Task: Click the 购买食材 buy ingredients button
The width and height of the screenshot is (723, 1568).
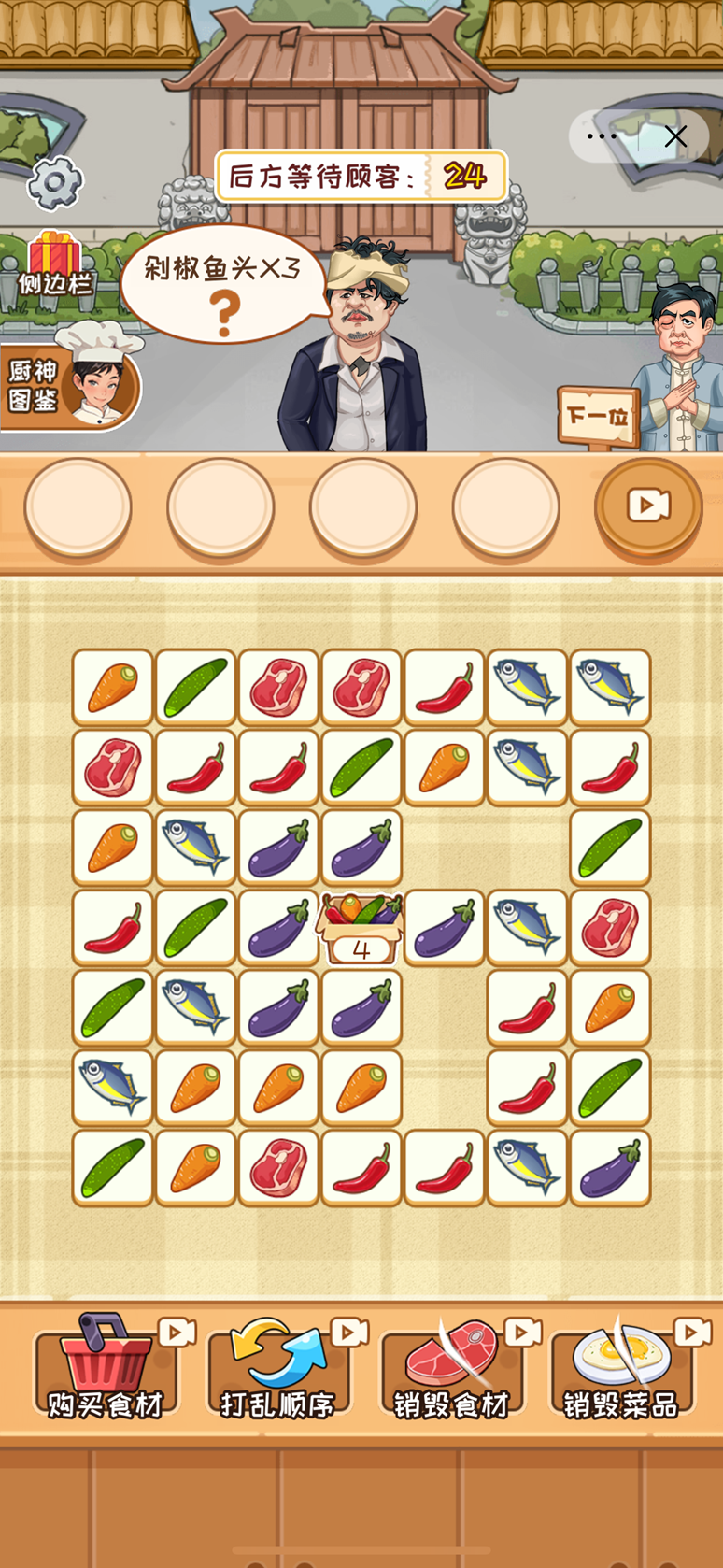Action: (x=106, y=1368)
